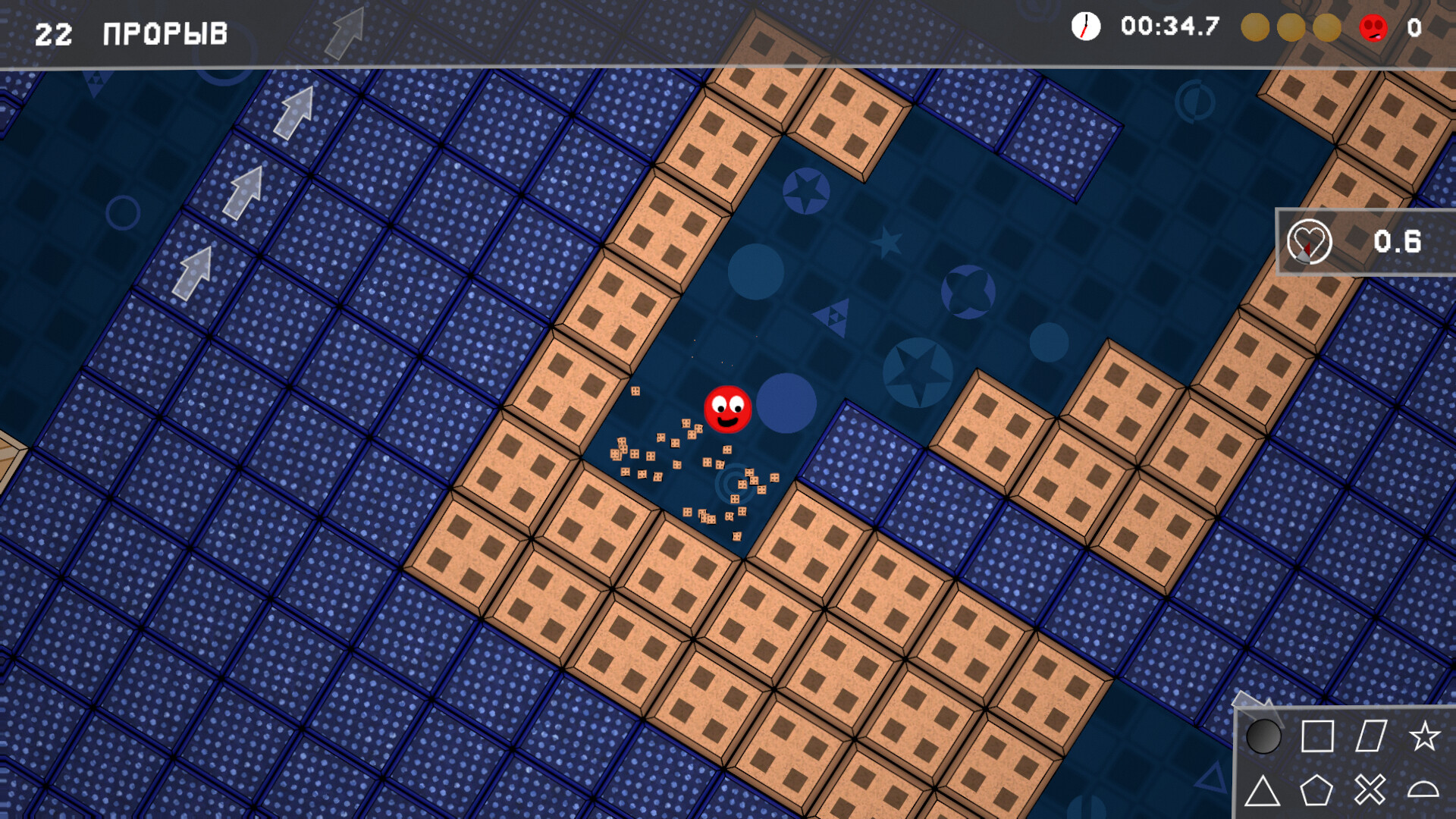Screen dimensions: 1456x819
Task: Select the star shape tool
Action: coord(1424,734)
